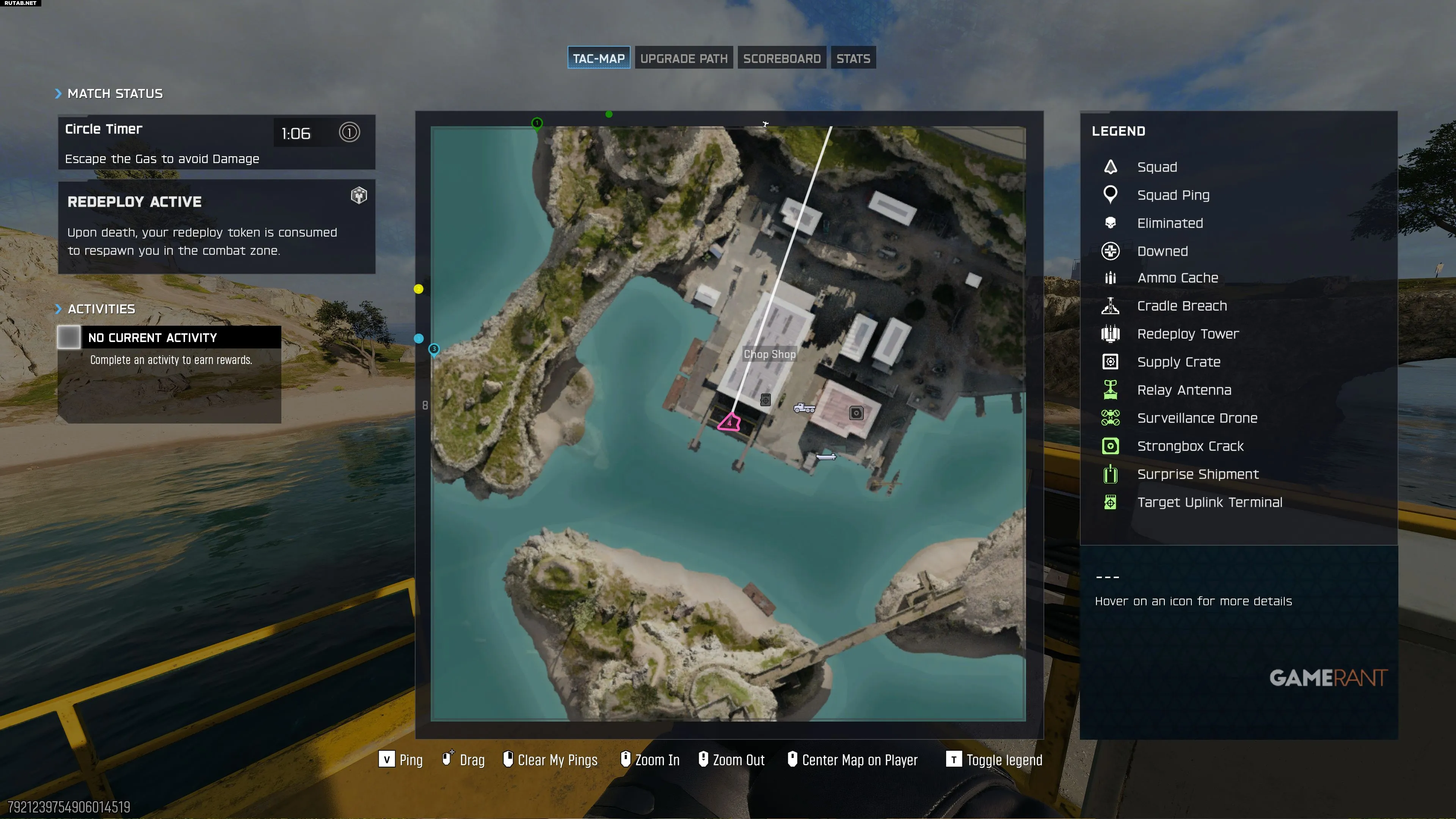The image size is (1456, 819).
Task: Select Surveillance Drone in the legend
Action: pyautogui.click(x=1197, y=418)
